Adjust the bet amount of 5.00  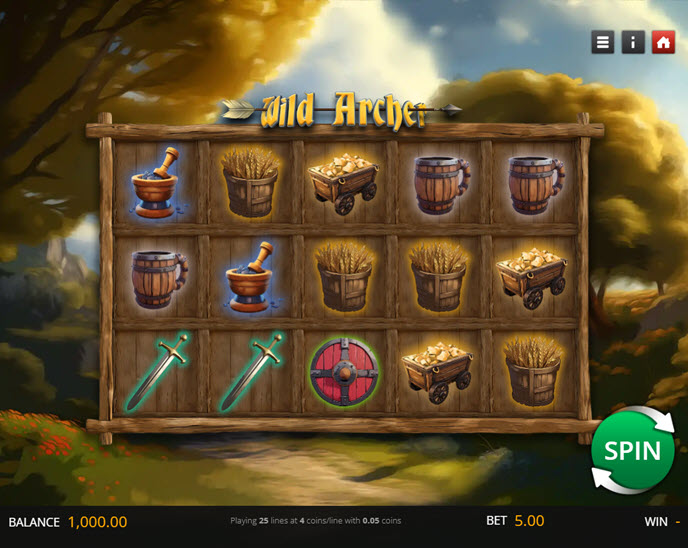point(529,521)
